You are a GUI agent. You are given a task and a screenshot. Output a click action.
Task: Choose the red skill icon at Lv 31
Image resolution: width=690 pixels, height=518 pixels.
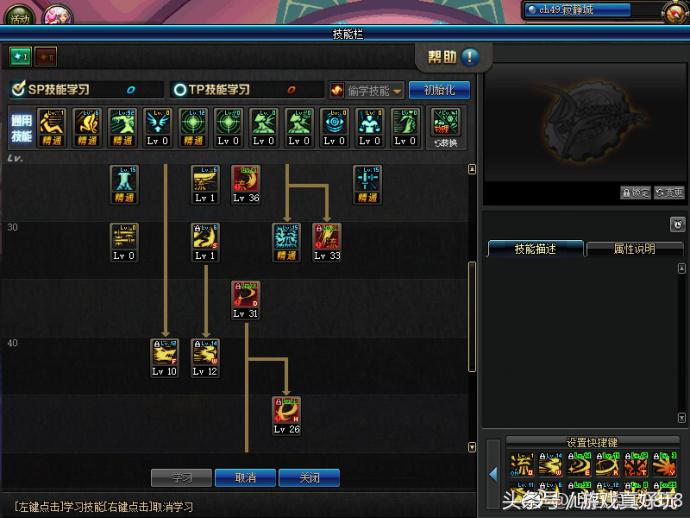pyautogui.click(x=246, y=296)
